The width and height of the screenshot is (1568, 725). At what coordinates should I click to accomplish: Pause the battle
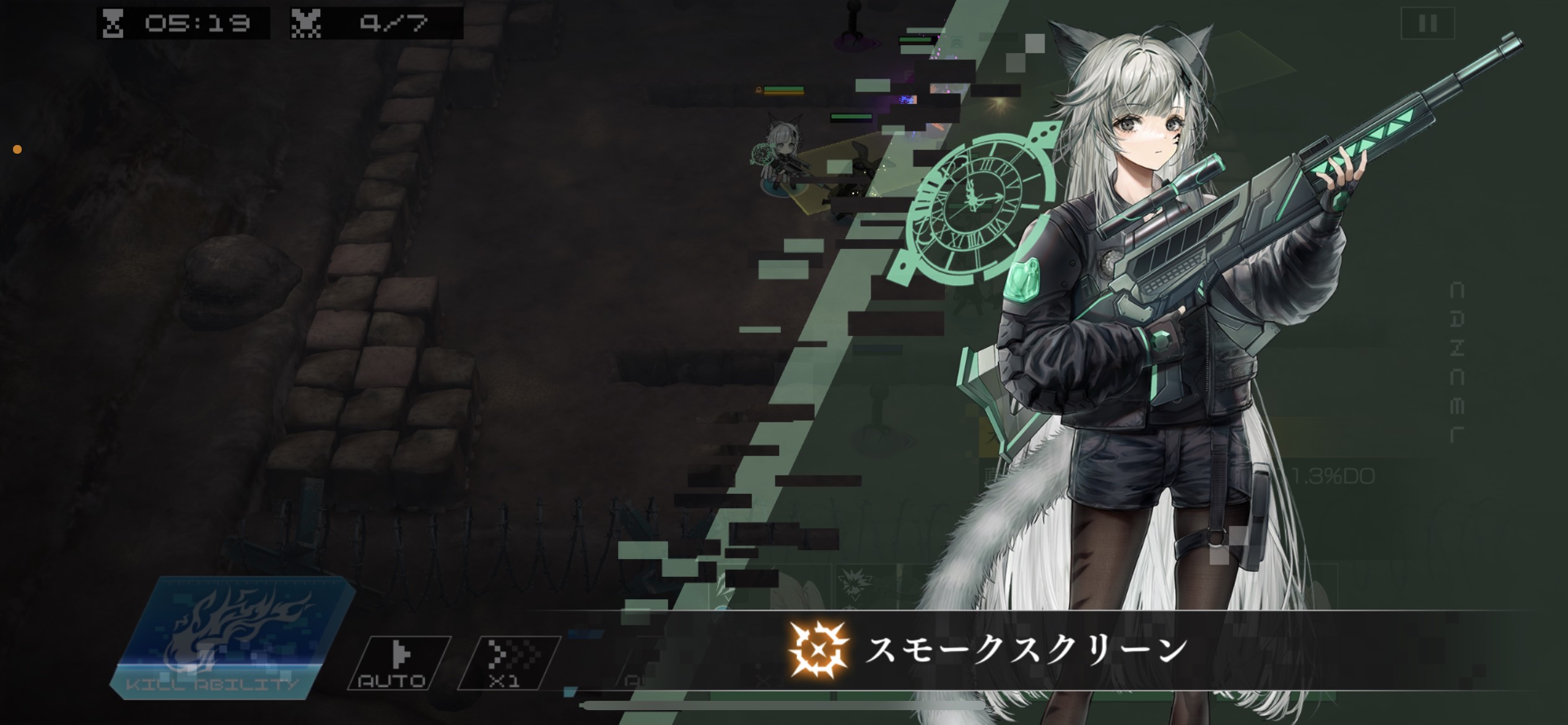coord(1427,24)
